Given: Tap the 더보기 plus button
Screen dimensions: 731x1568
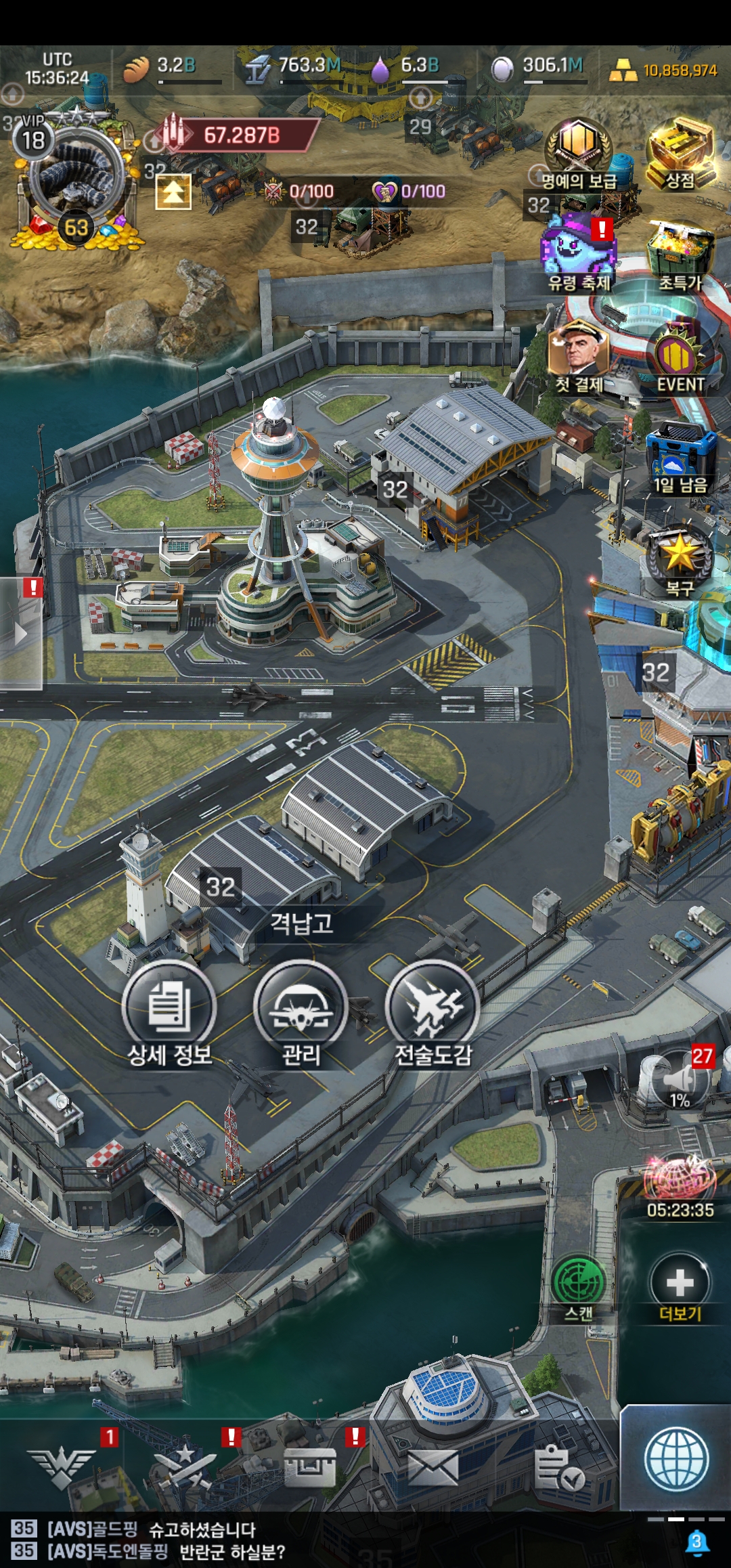Looking at the screenshot, I should [680, 1282].
